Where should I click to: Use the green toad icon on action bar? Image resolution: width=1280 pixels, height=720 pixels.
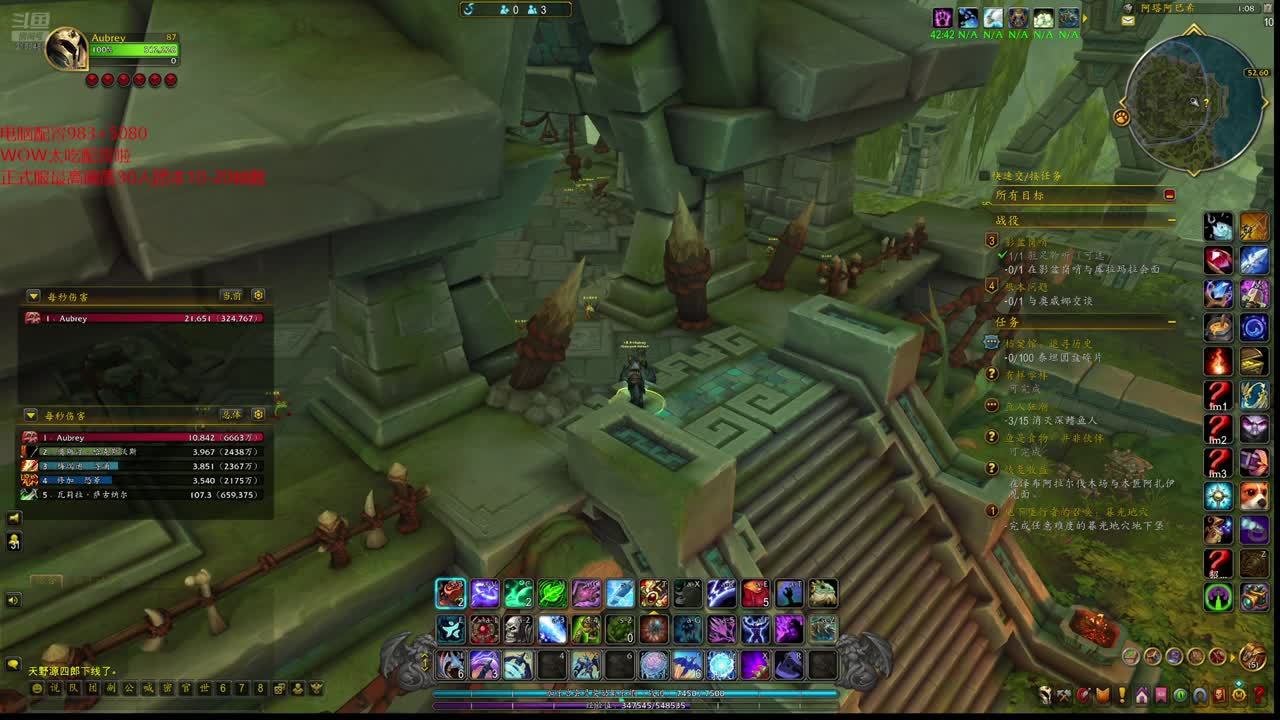point(823,594)
